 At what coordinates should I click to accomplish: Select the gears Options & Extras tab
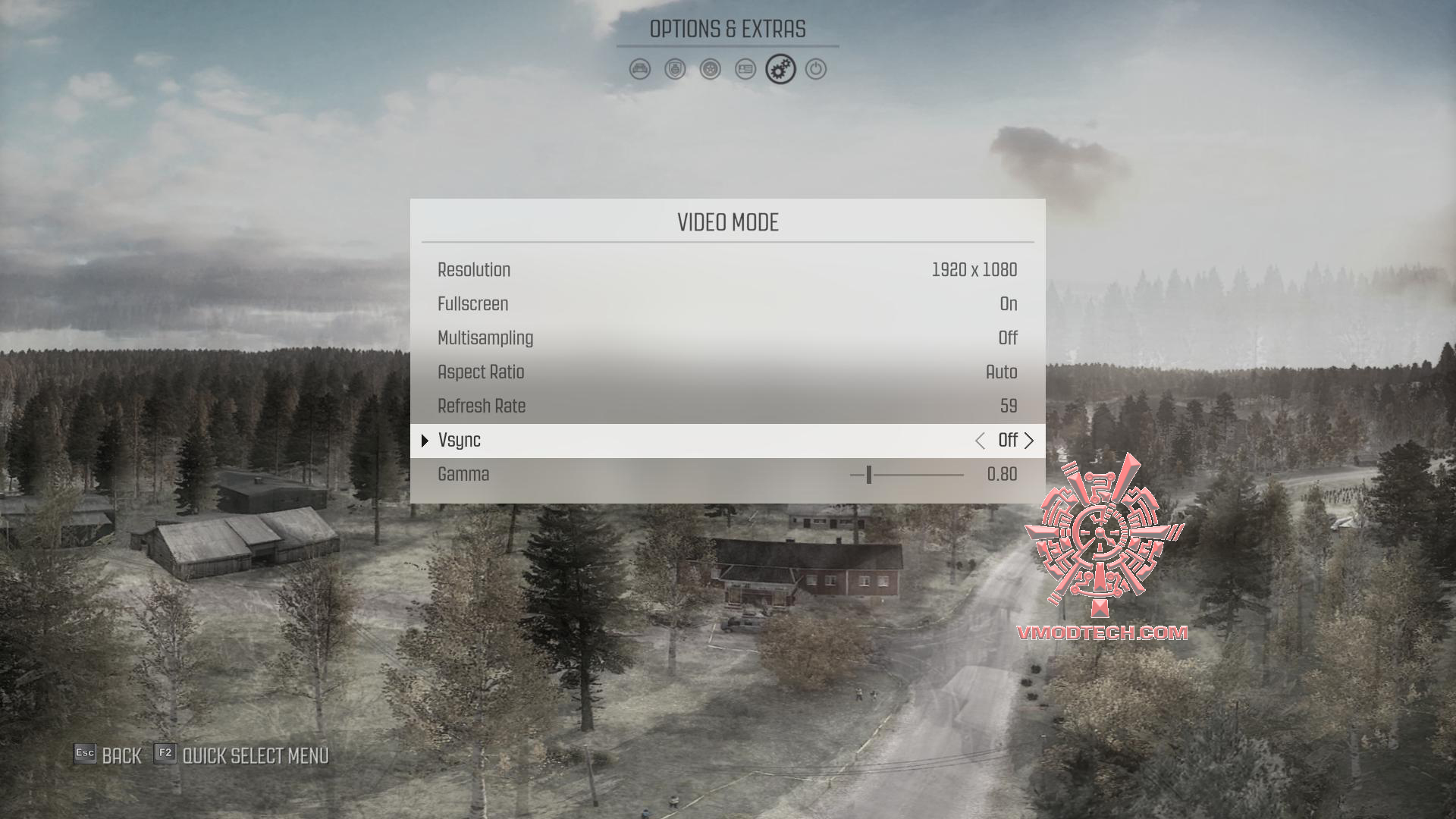(x=780, y=70)
